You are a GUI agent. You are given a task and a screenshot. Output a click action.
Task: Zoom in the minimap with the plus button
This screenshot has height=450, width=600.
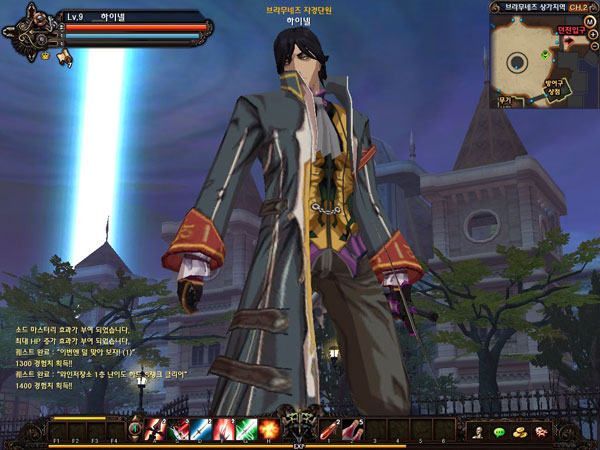coord(593,36)
